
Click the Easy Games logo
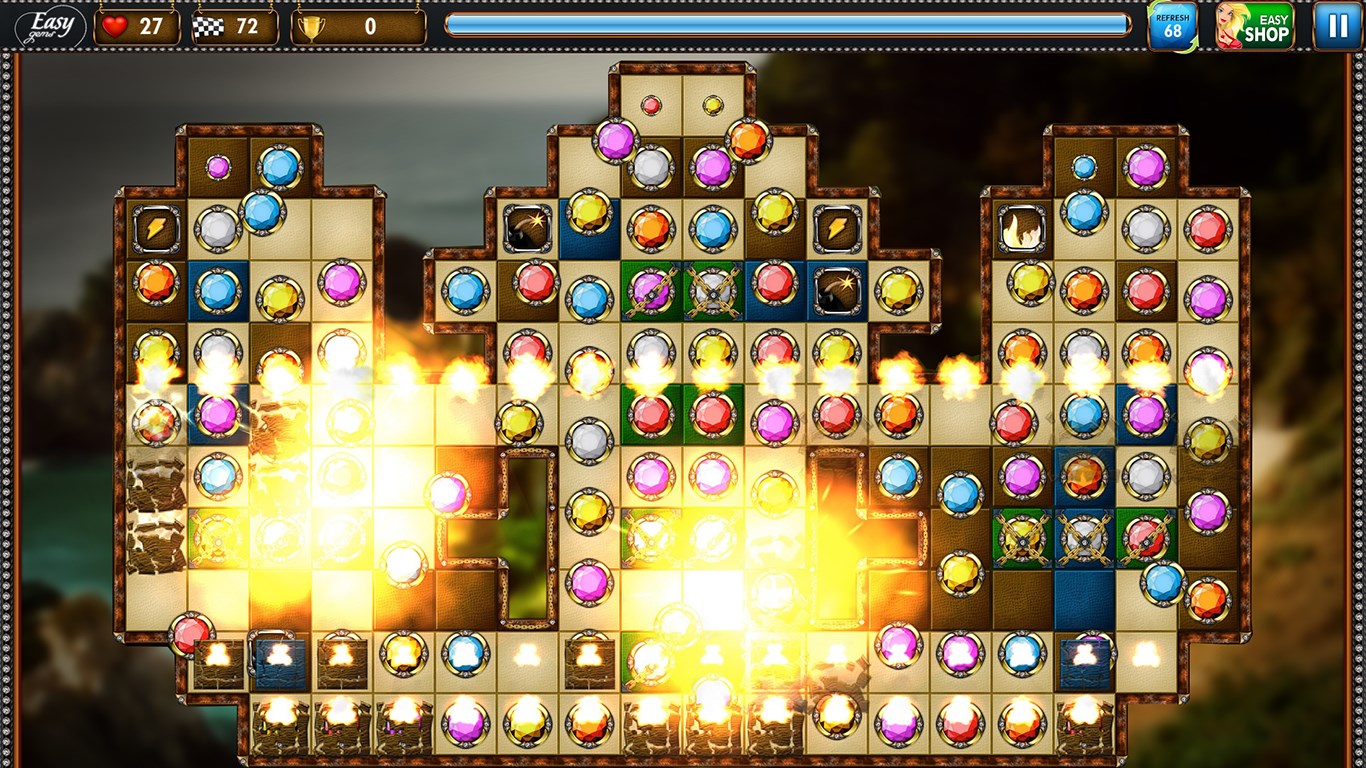pos(50,26)
